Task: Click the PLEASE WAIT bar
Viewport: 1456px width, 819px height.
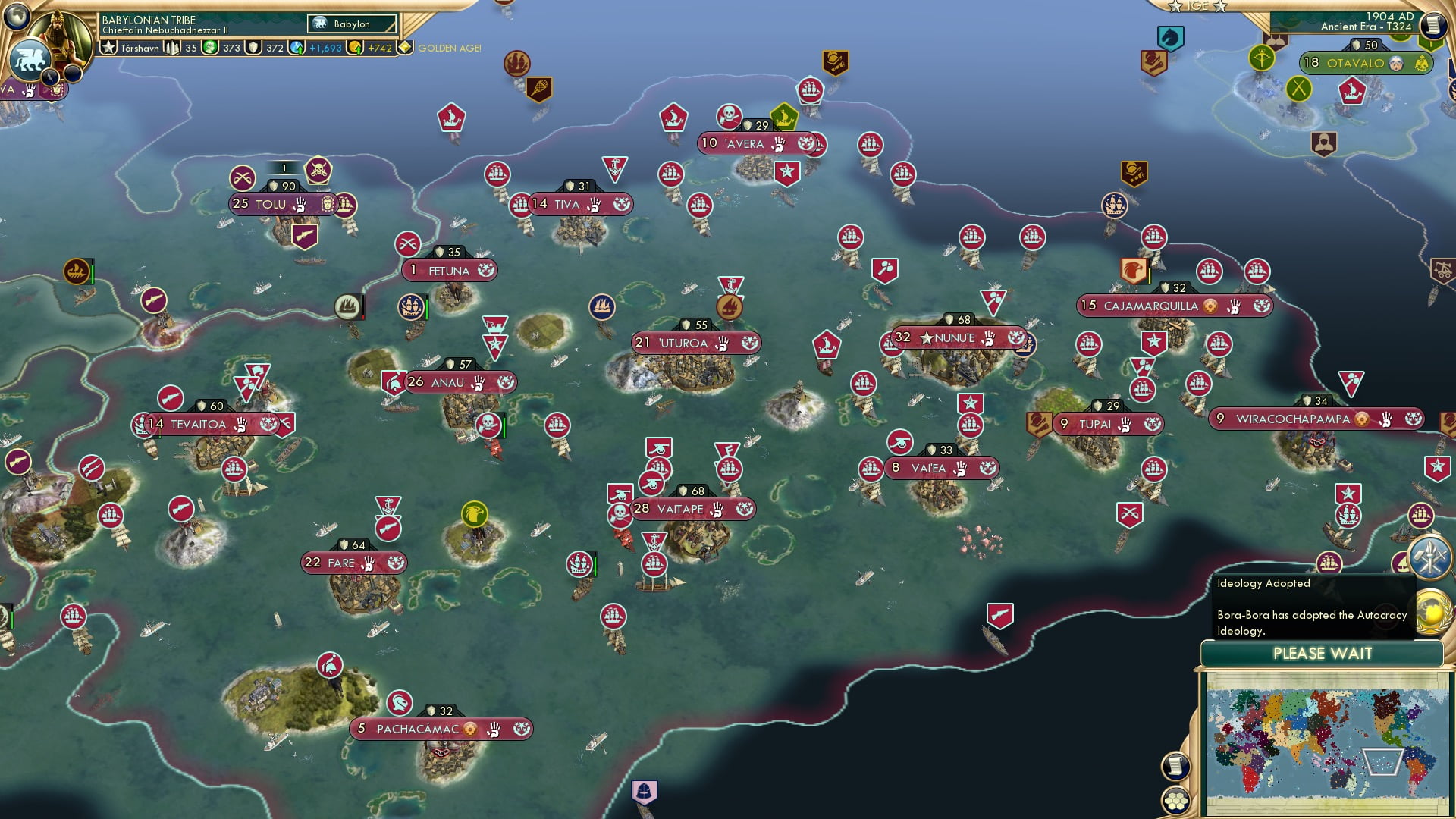Action: point(1323,653)
